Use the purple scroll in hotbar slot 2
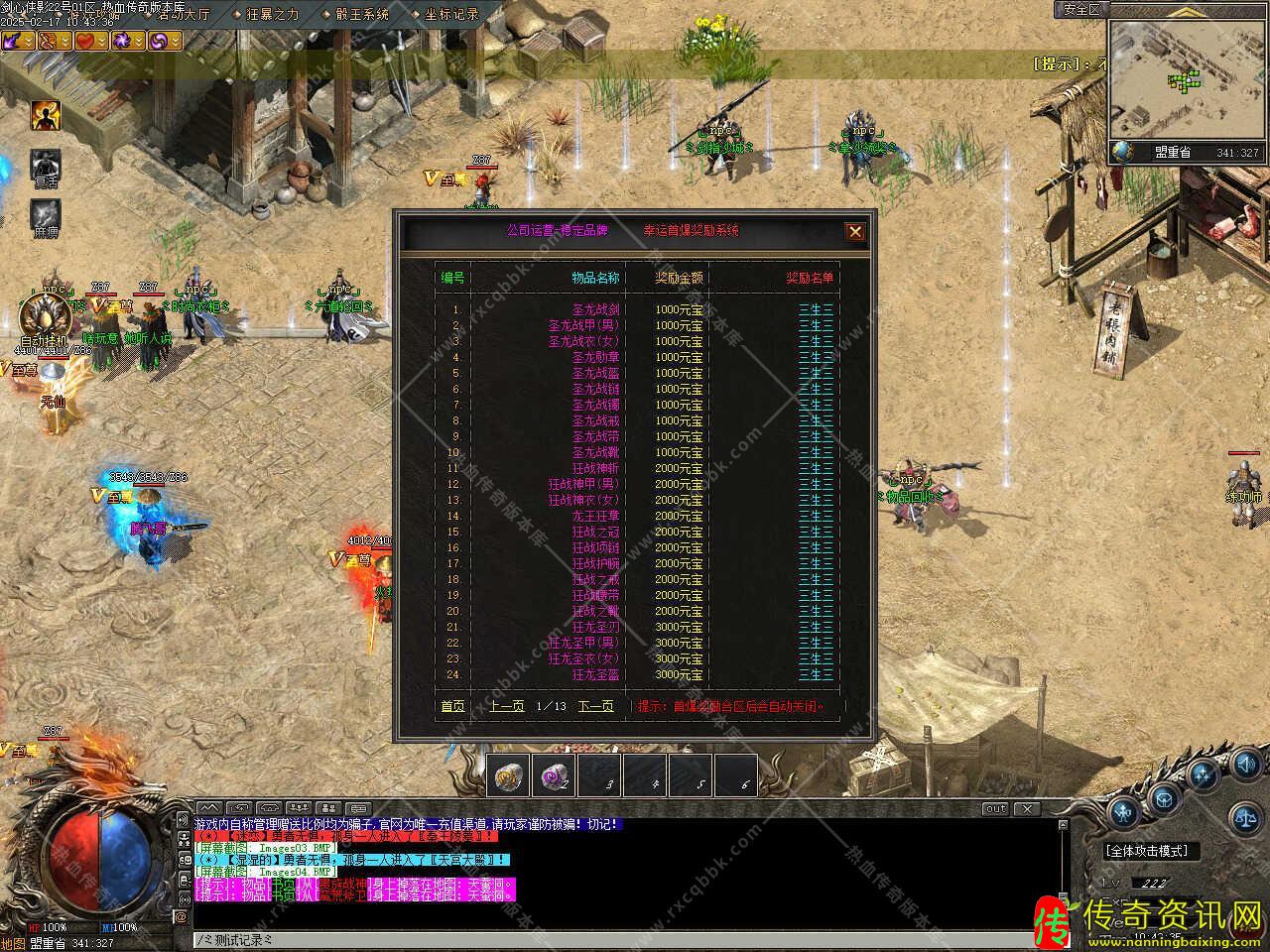 click(x=554, y=775)
